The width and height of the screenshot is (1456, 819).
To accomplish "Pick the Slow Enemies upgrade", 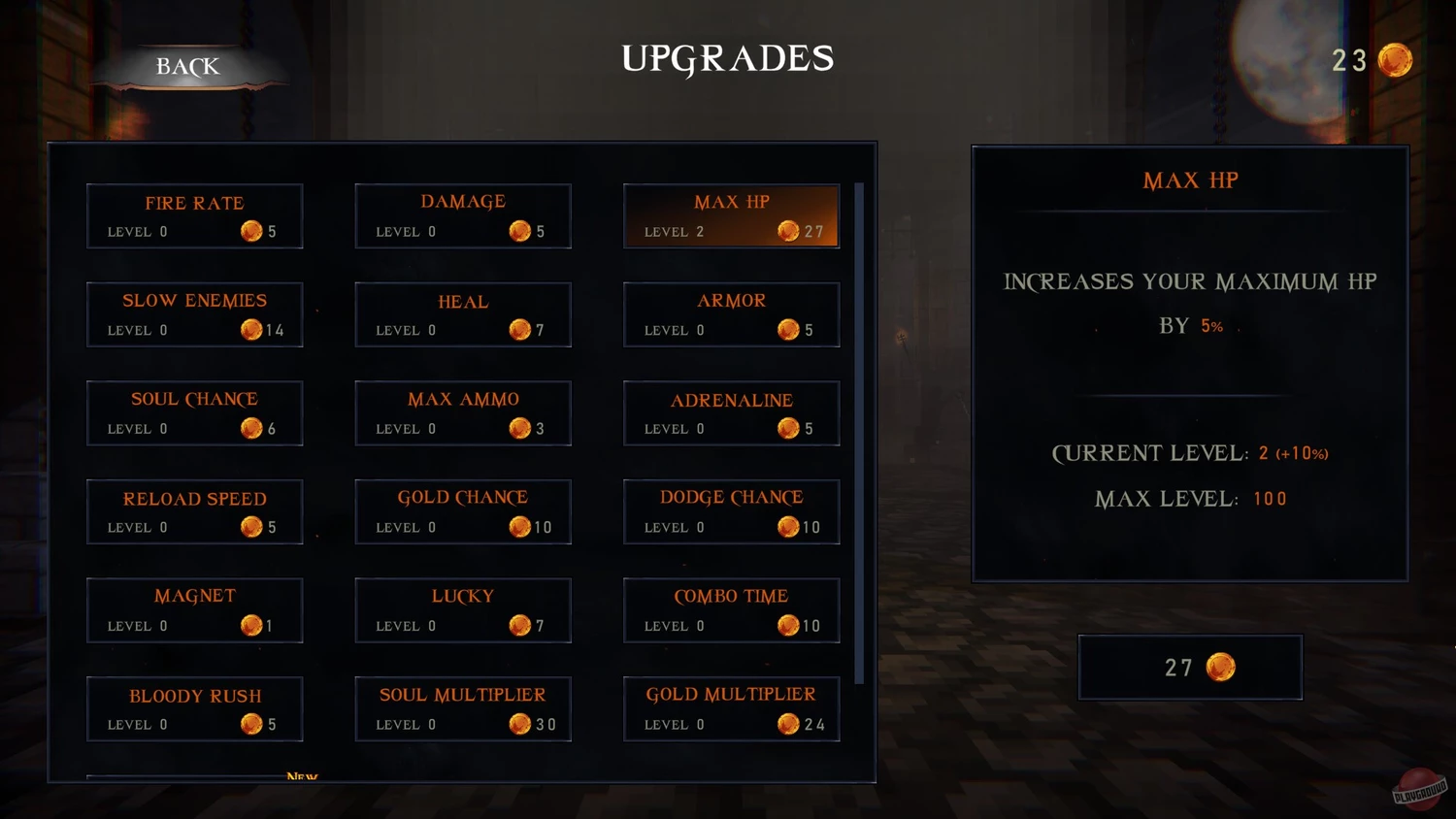I will point(194,314).
